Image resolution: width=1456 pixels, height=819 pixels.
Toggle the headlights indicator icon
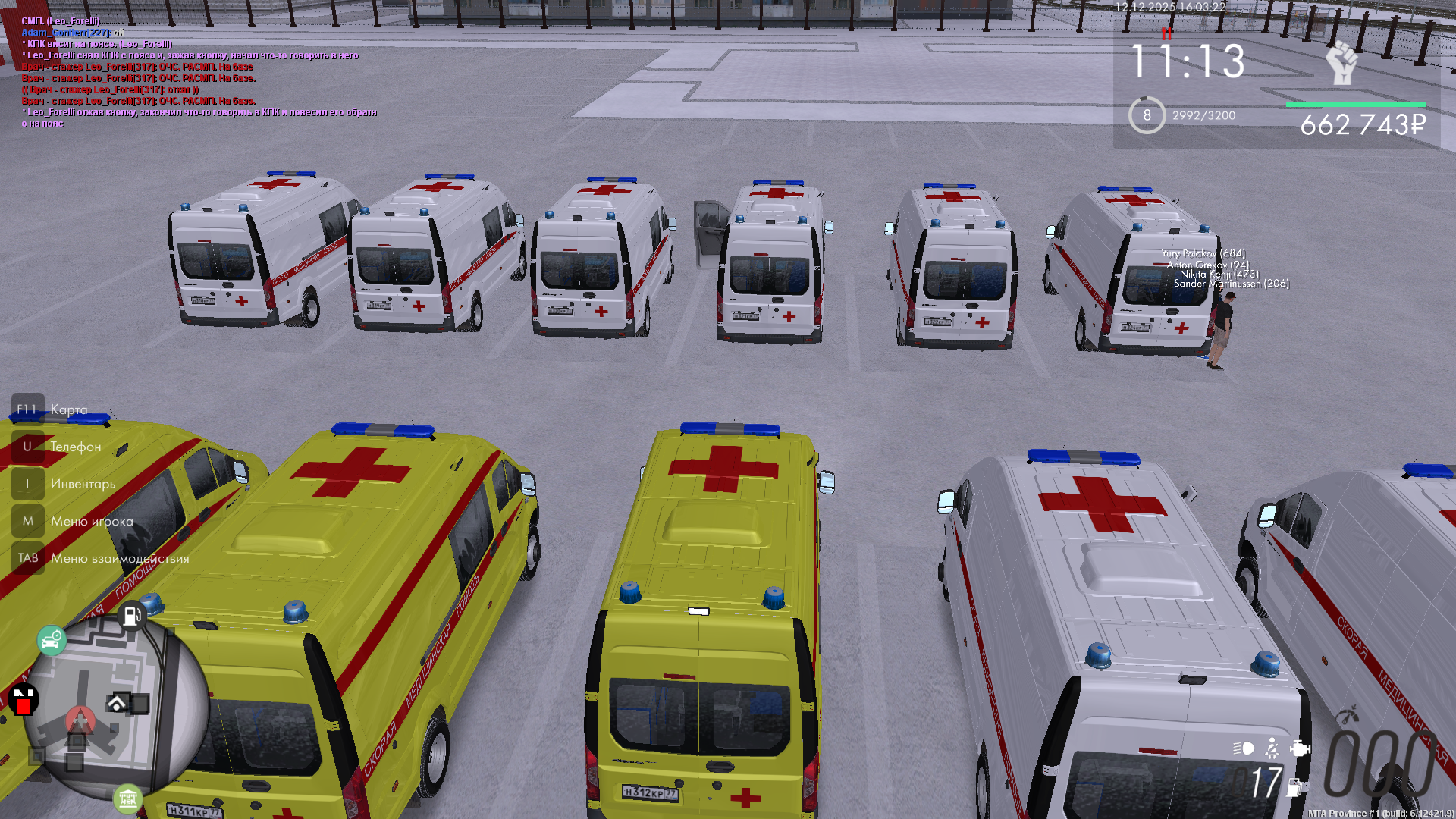(x=1244, y=748)
